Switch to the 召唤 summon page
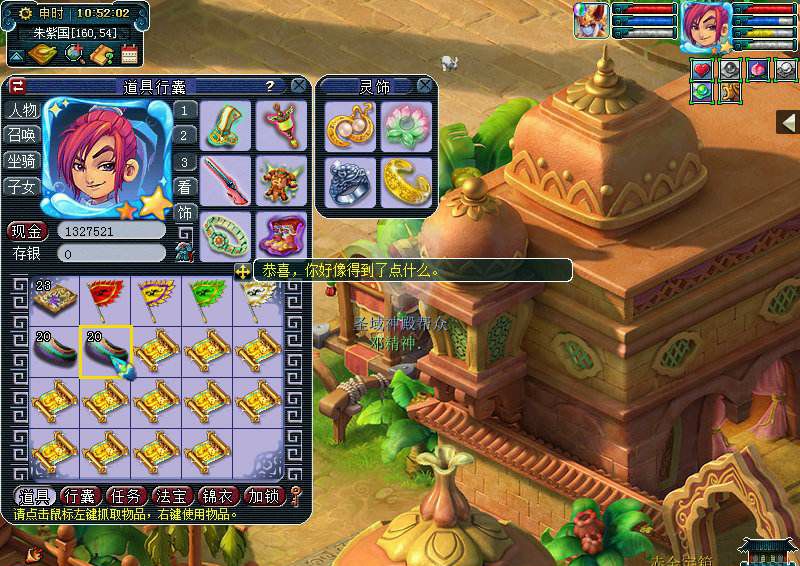The height and width of the screenshot is (566, 800). 21,135
